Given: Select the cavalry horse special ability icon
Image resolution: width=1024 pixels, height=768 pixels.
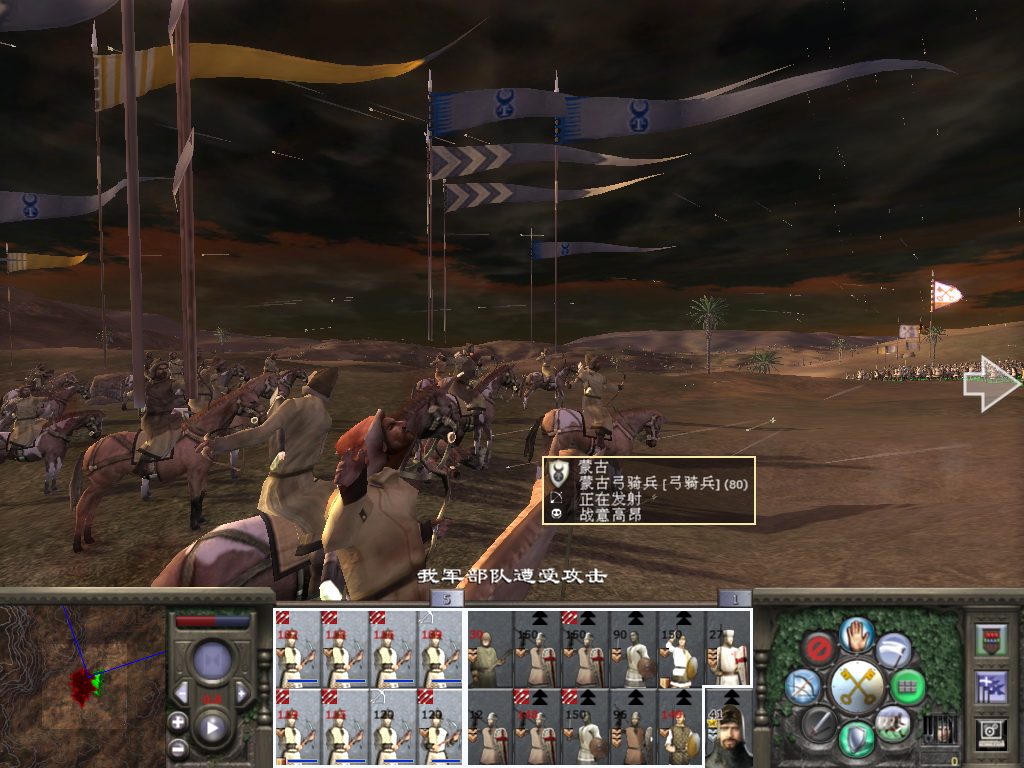Looking at the screenshot, I should [x=893, y=723].
